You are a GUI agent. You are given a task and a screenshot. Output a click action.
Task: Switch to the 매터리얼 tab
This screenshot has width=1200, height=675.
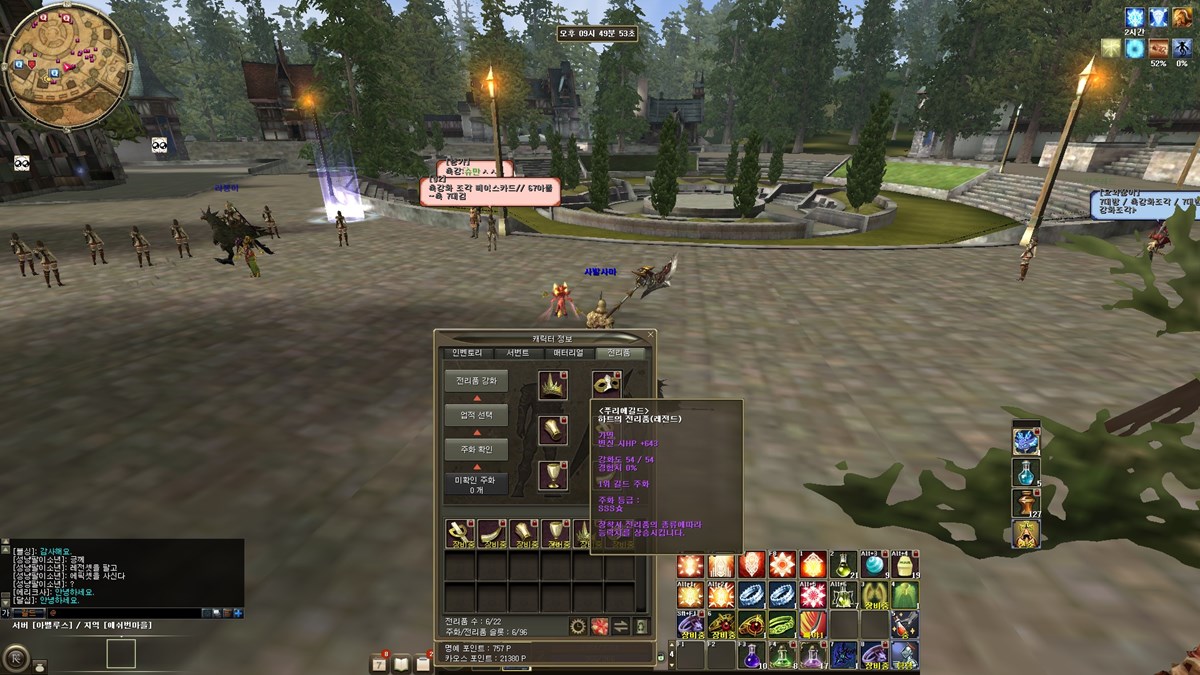point(568,353)
